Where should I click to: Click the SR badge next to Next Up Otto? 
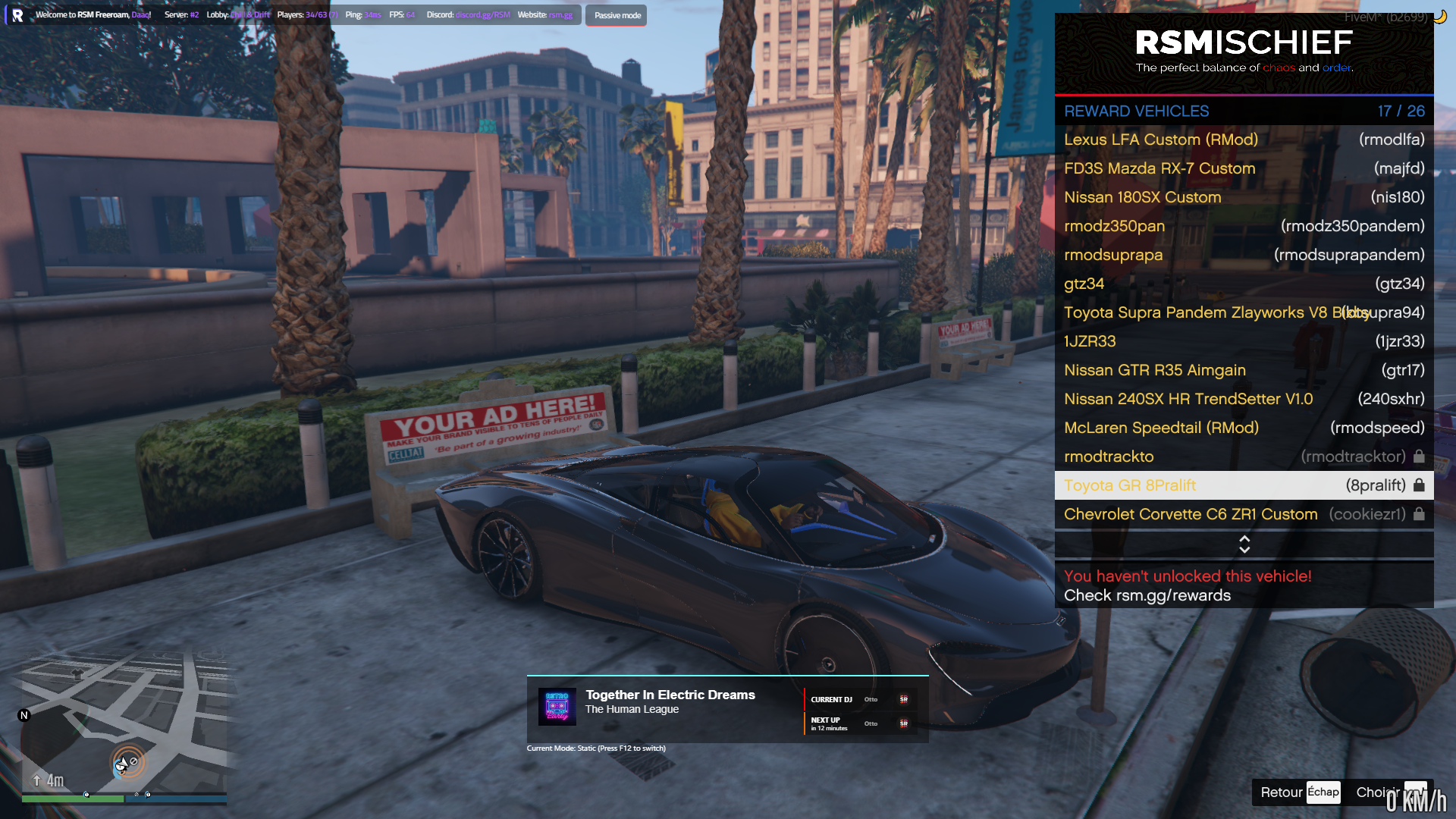pos(903,723)
